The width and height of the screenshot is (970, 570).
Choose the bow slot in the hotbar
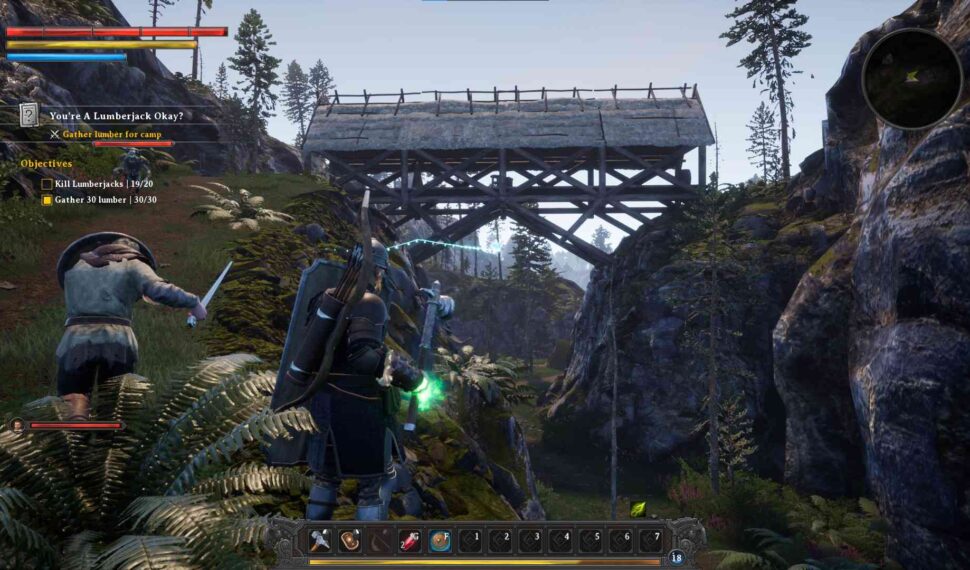click(x=380, y=541)
